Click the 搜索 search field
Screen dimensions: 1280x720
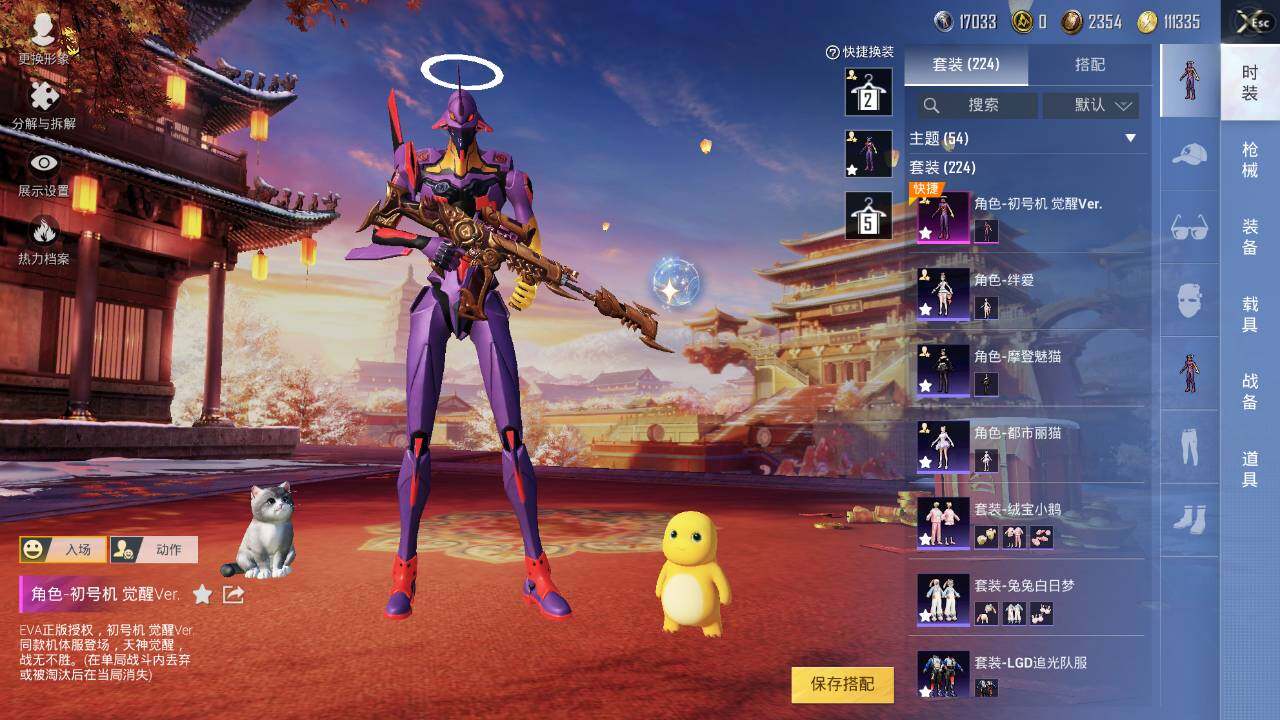click(x=977, y=105)
